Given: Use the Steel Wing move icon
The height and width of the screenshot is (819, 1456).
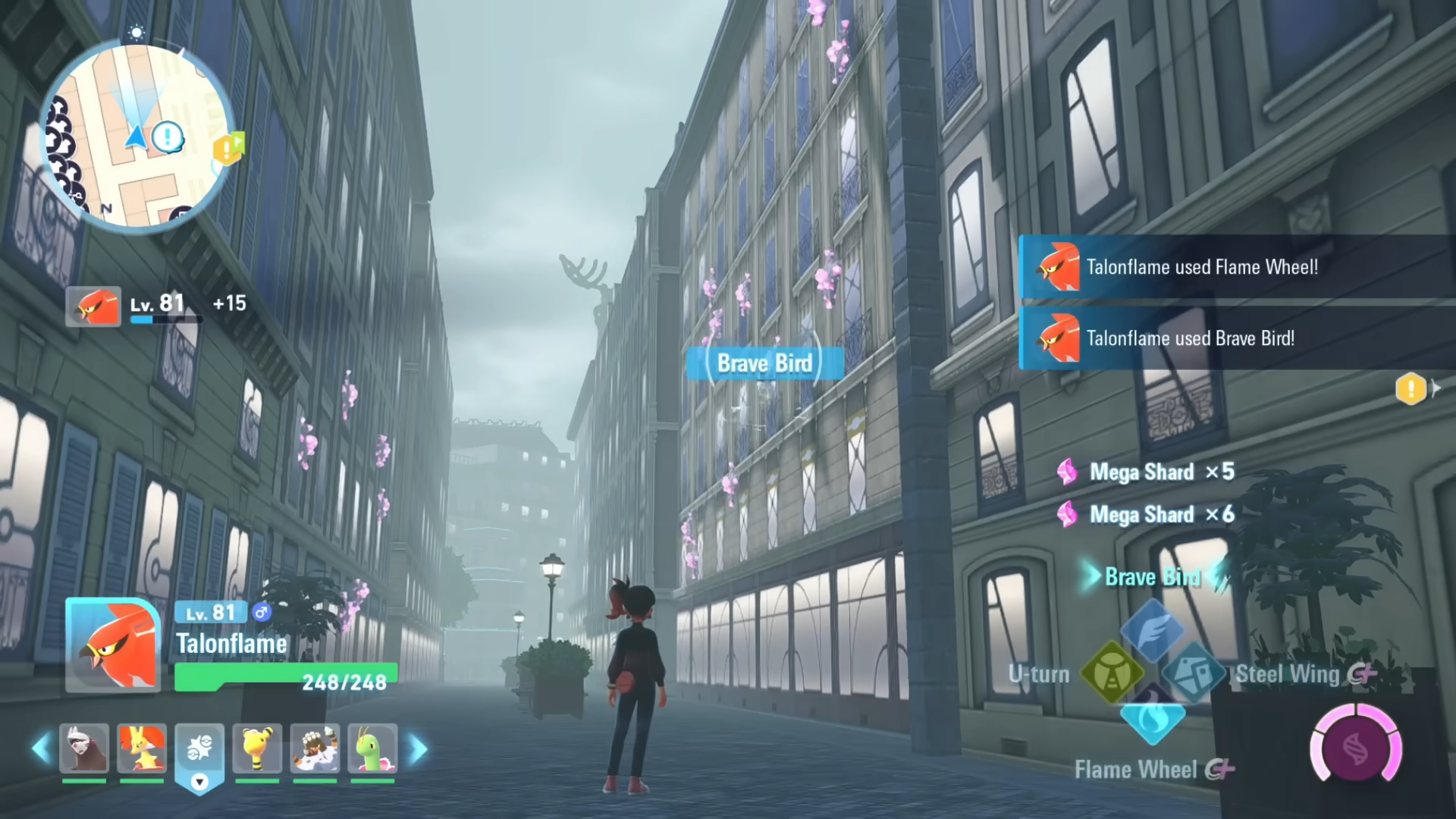Looking at the screenshot, I should pos(1193,673).
